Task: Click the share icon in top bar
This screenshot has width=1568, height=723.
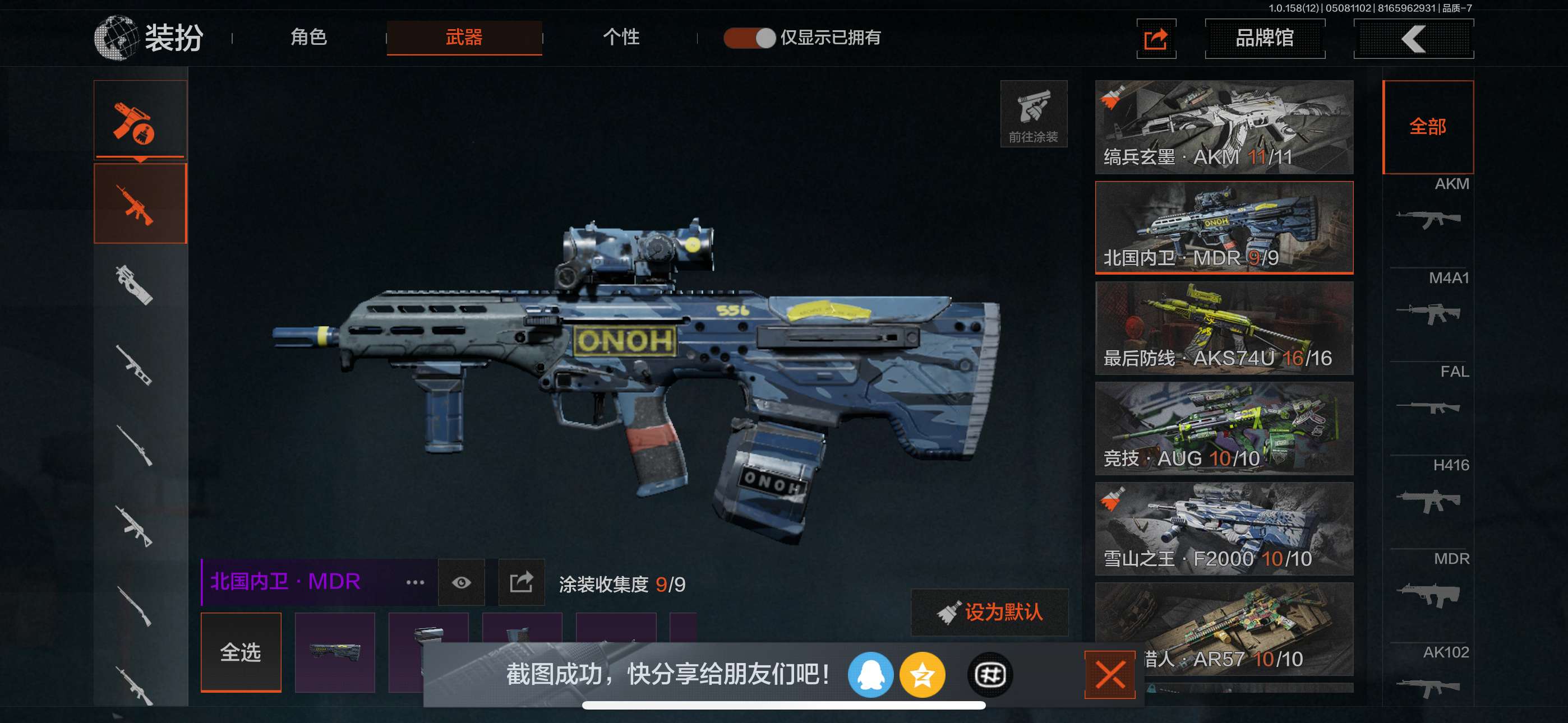Action: 1155,39
